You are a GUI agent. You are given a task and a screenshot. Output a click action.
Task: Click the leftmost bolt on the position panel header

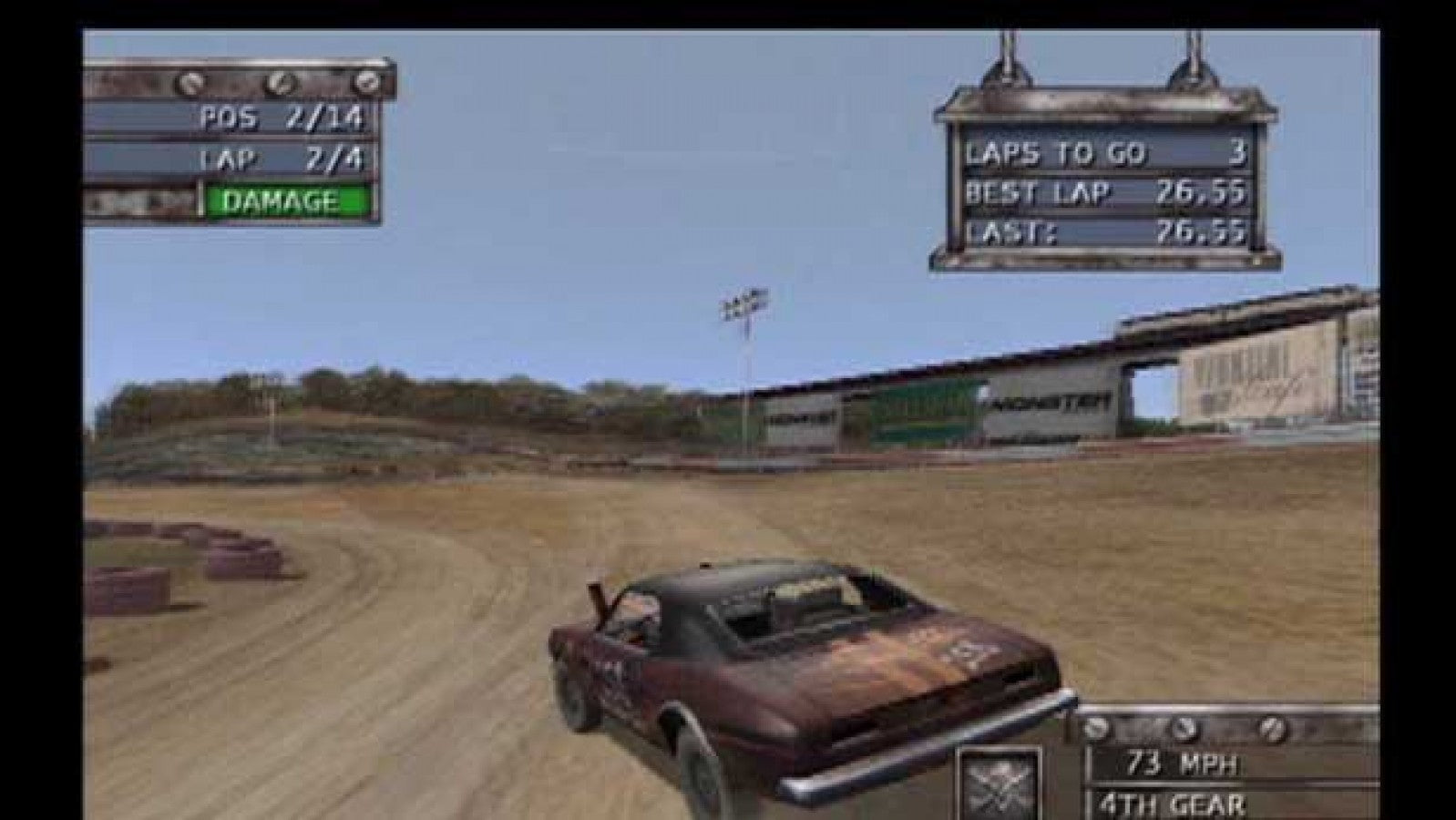[x=192, y=85]
